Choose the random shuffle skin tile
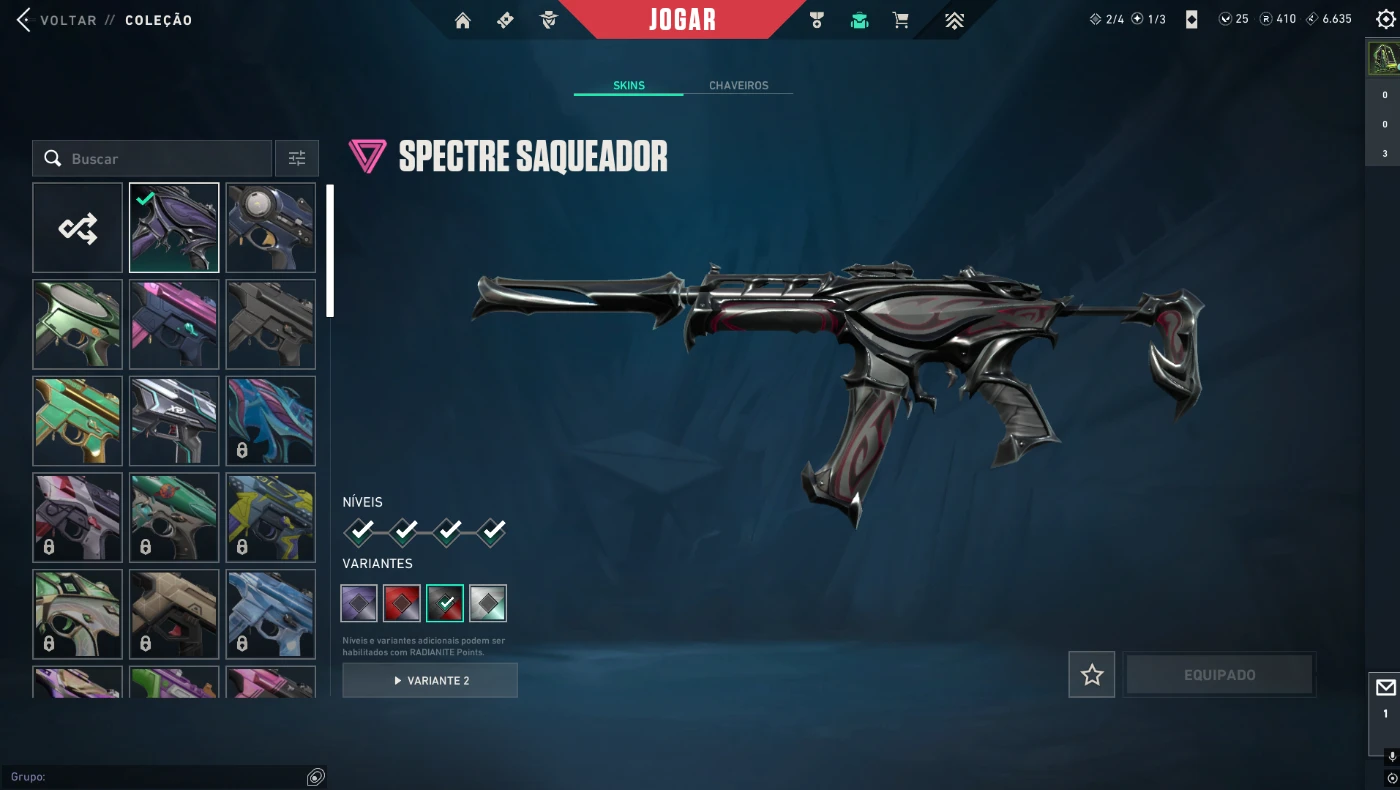Screen dimensions: 1400x790 coord(78,228)
